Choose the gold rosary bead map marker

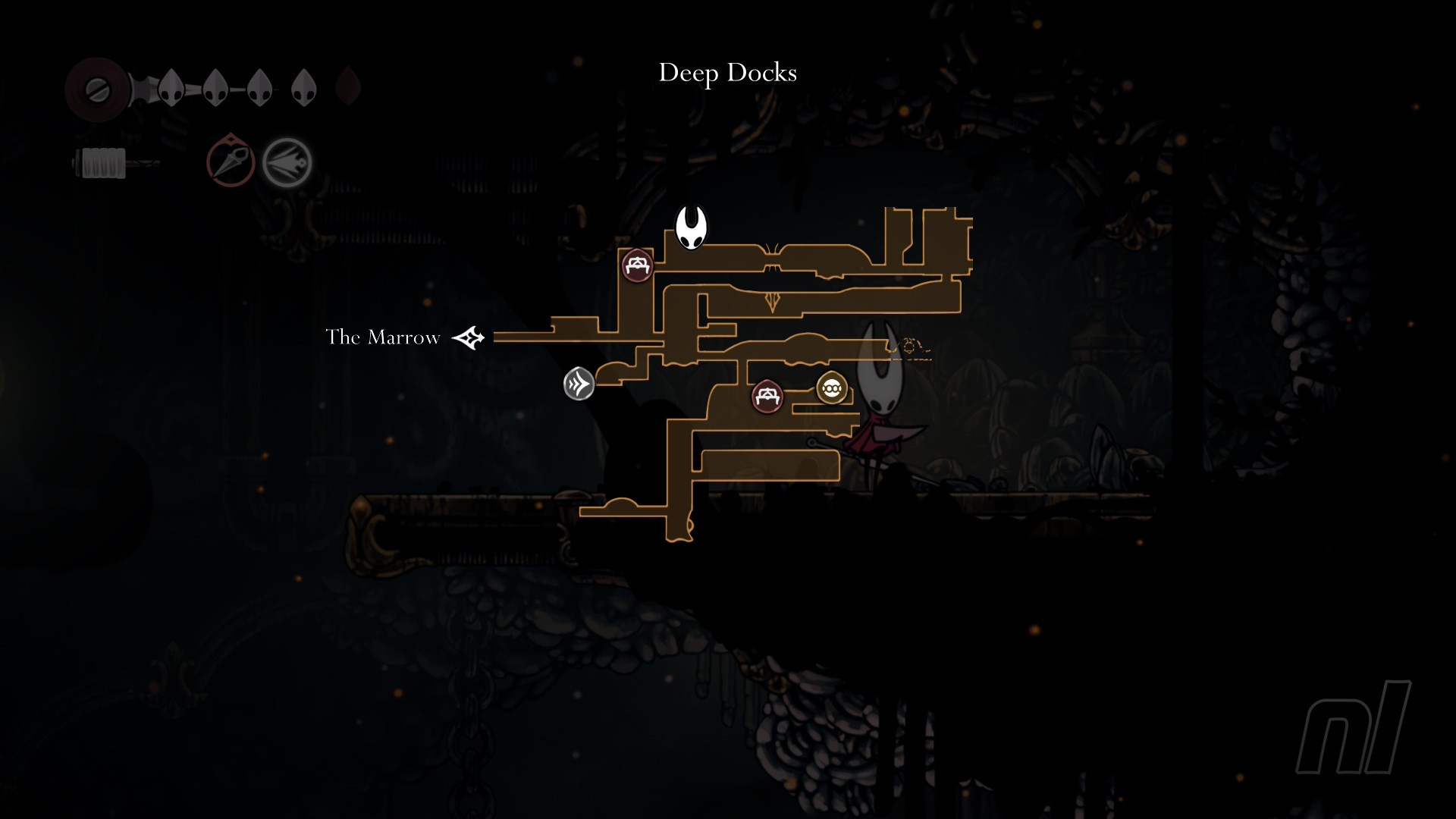pos(832,389)
